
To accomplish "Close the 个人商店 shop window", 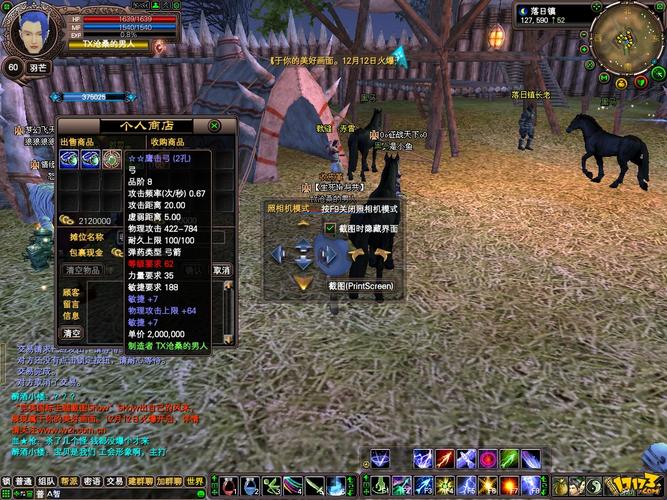I will (214, 126).
